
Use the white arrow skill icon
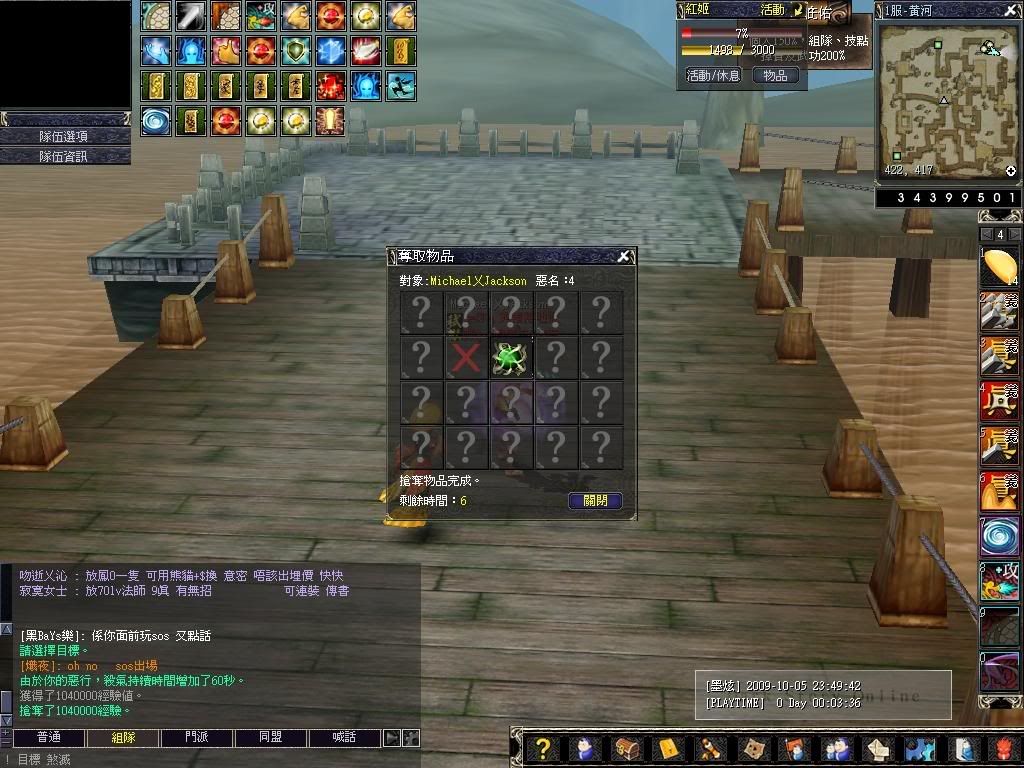point(191,15)
